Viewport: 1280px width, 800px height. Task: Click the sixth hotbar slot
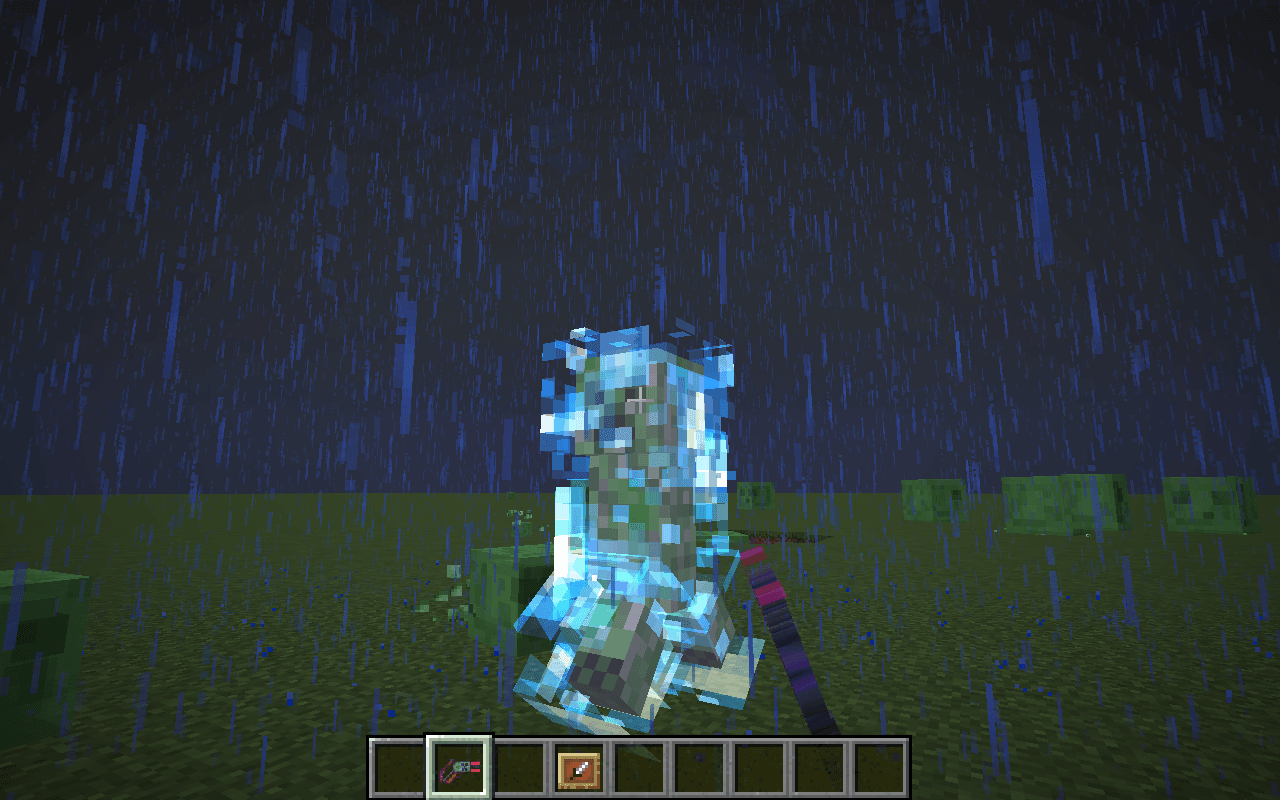(x=697, y=765)
